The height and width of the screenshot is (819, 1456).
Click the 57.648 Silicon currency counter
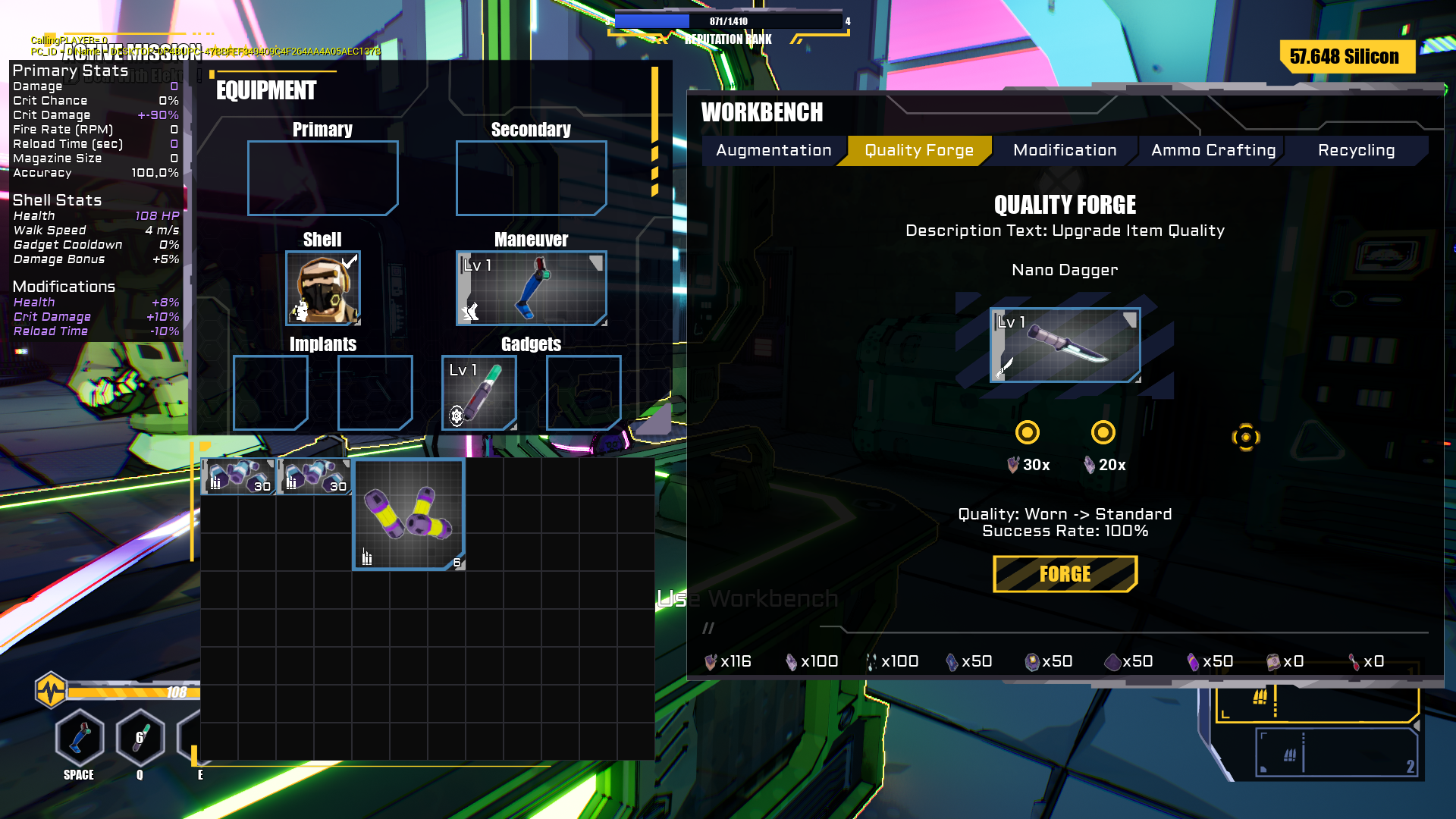click(1344, 57)
